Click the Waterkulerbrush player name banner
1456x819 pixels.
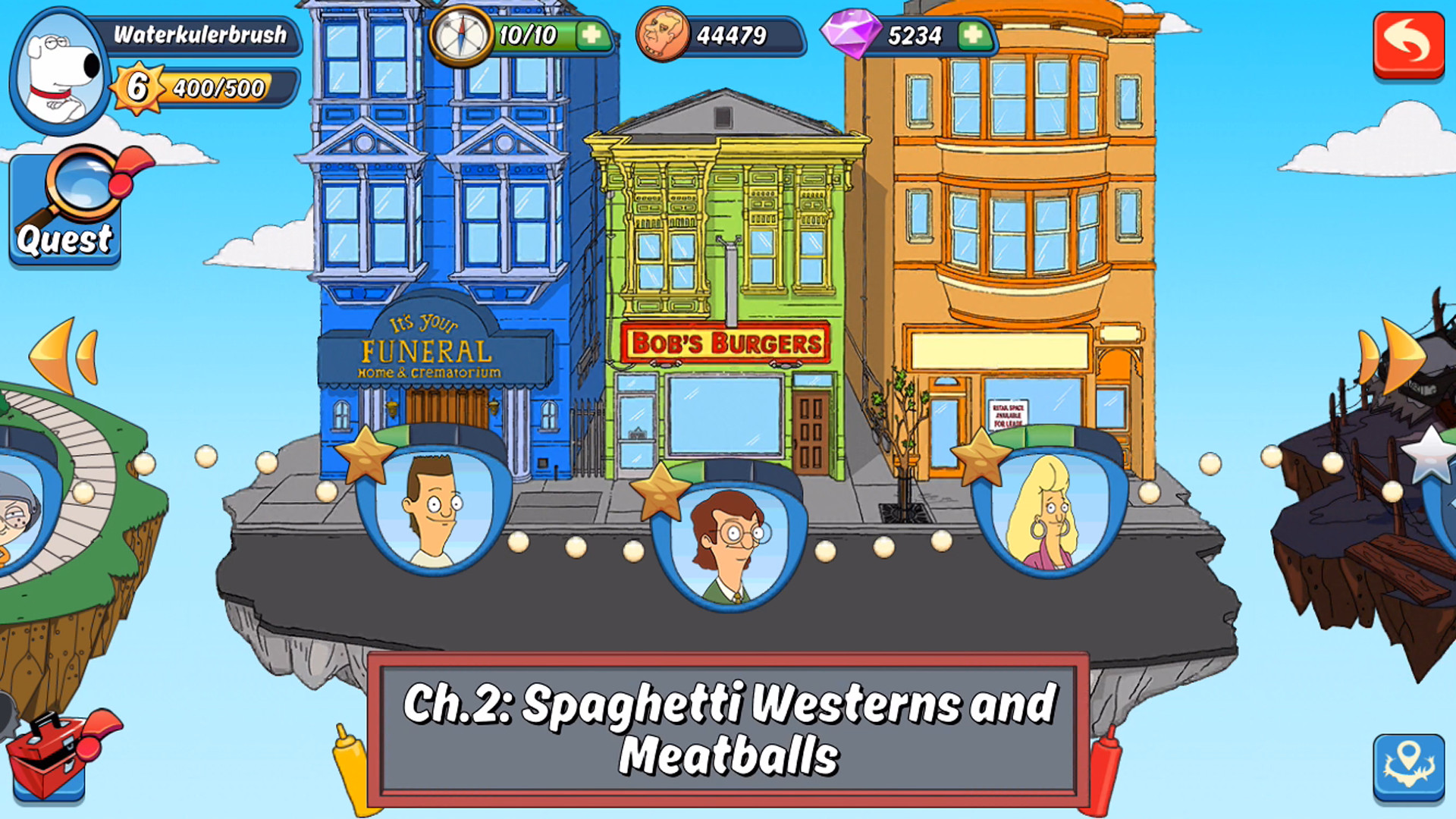[201, 34]
